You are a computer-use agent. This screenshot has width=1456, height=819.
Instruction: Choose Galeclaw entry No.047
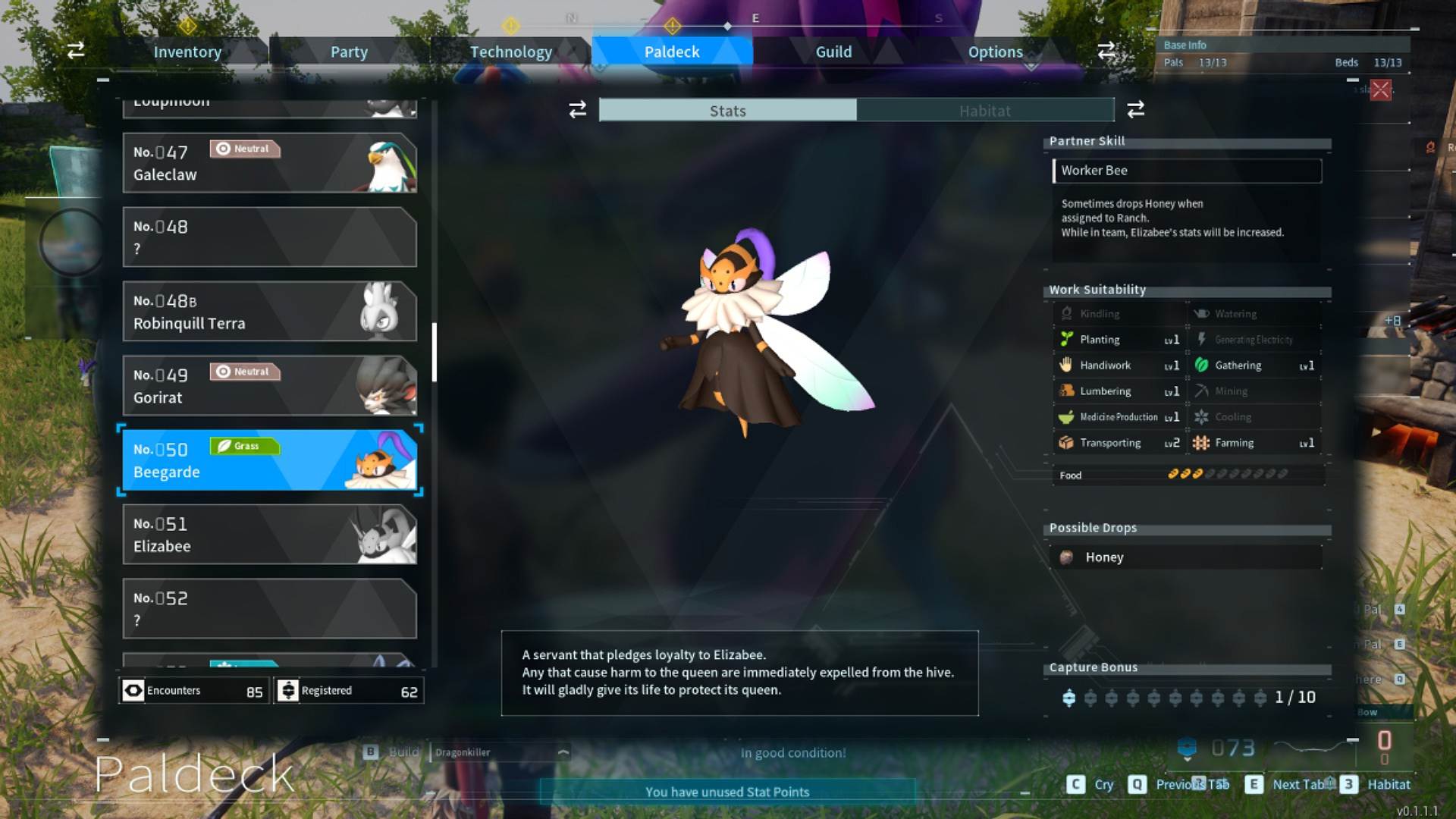click(269, 163)
